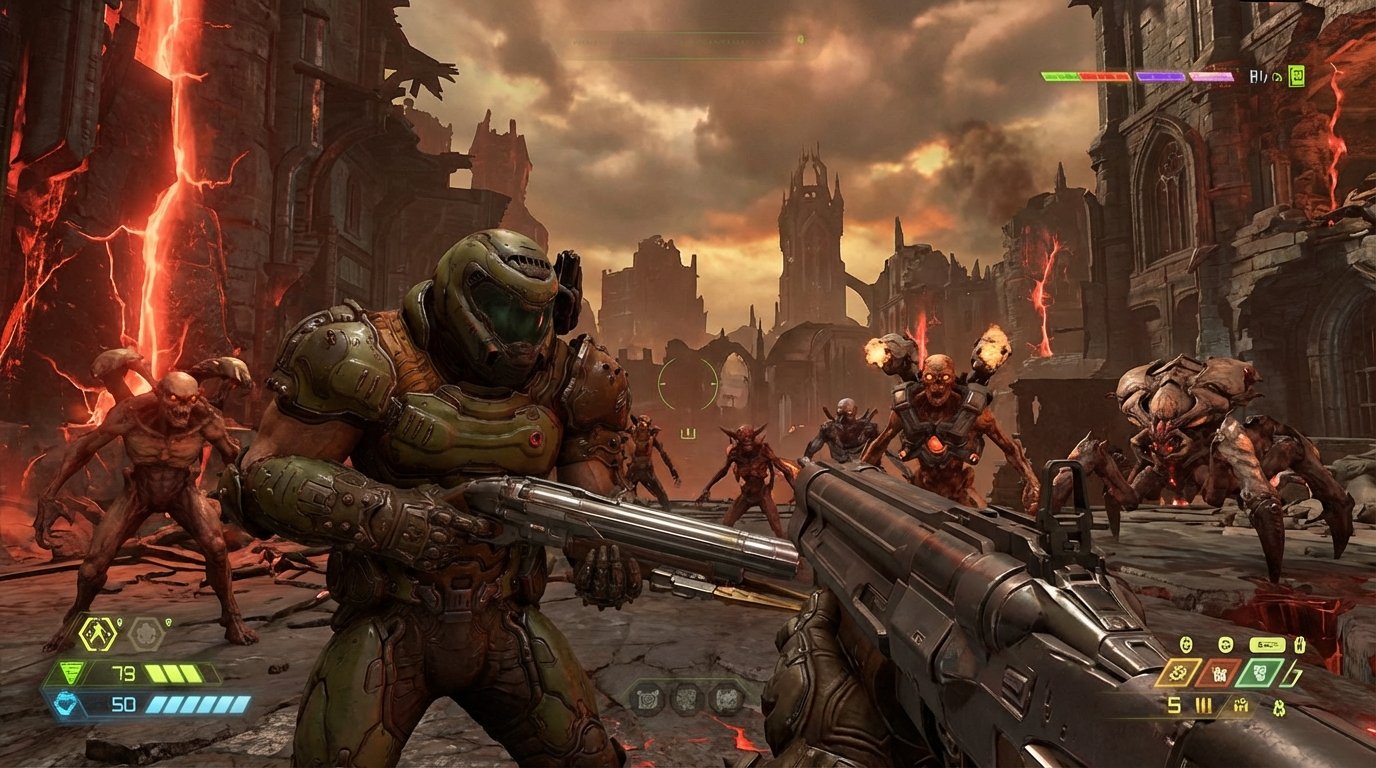Click the recharging grenade cooldown icon

click(x=1185, y=644)
